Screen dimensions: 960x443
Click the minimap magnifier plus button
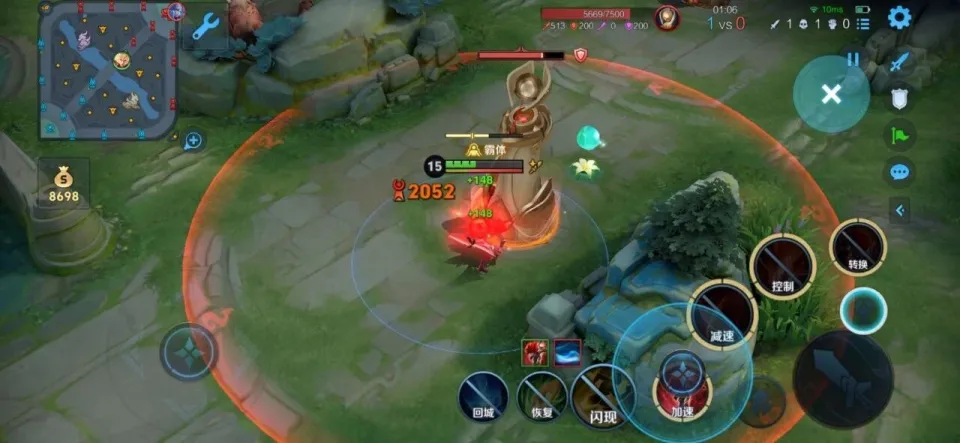pos(194,141)
